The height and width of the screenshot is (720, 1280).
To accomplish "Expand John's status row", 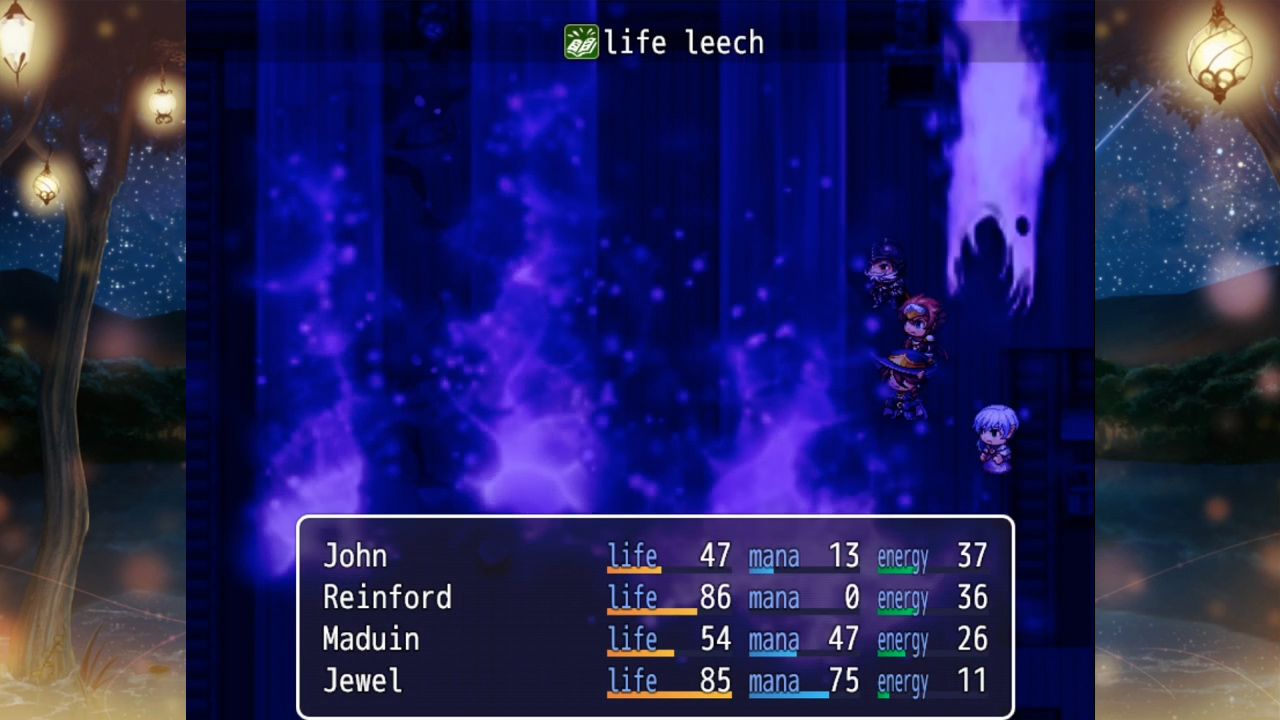I will [660, 555].
